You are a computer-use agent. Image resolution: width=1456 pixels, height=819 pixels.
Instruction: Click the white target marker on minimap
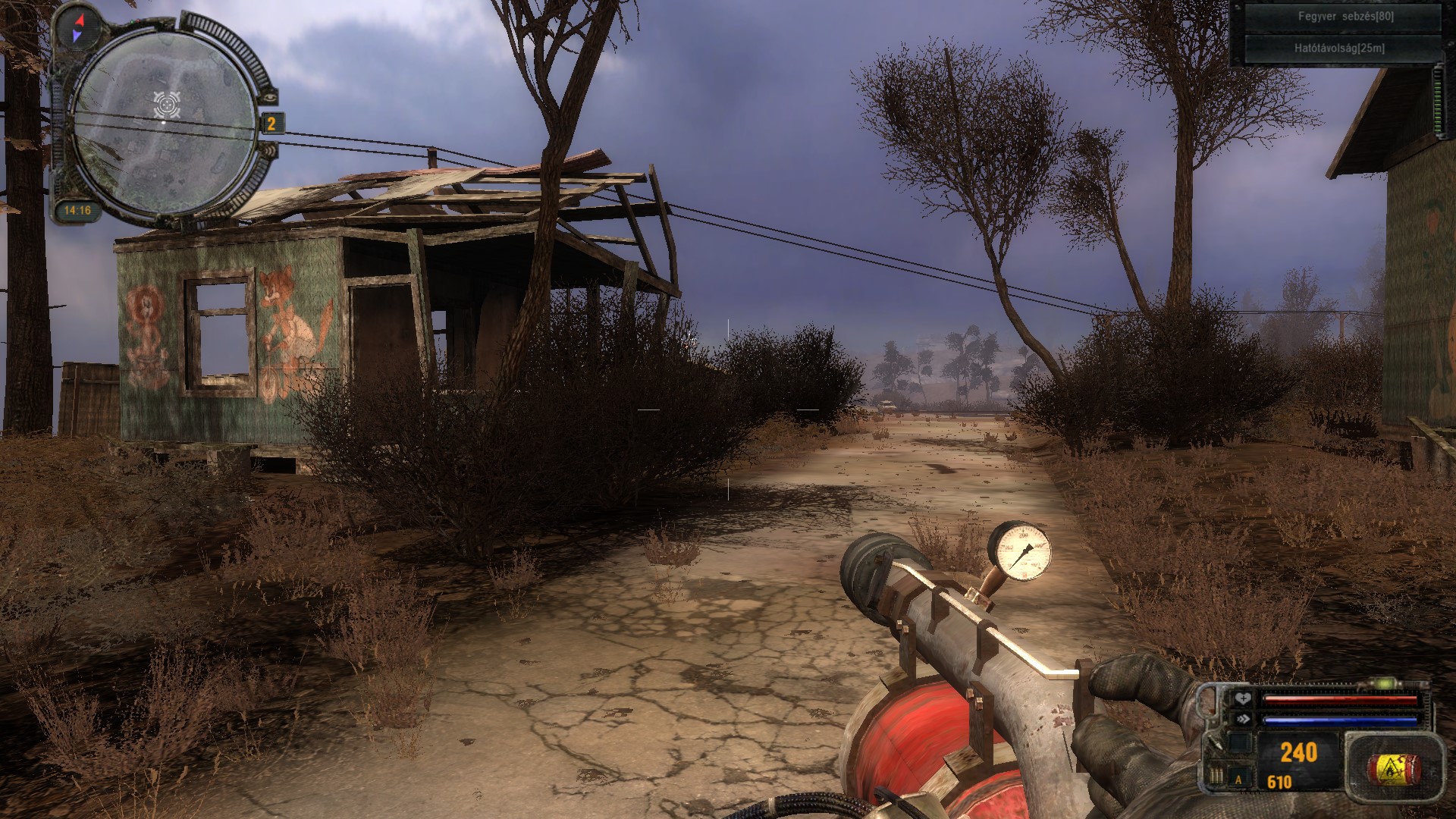pos(167,104)
